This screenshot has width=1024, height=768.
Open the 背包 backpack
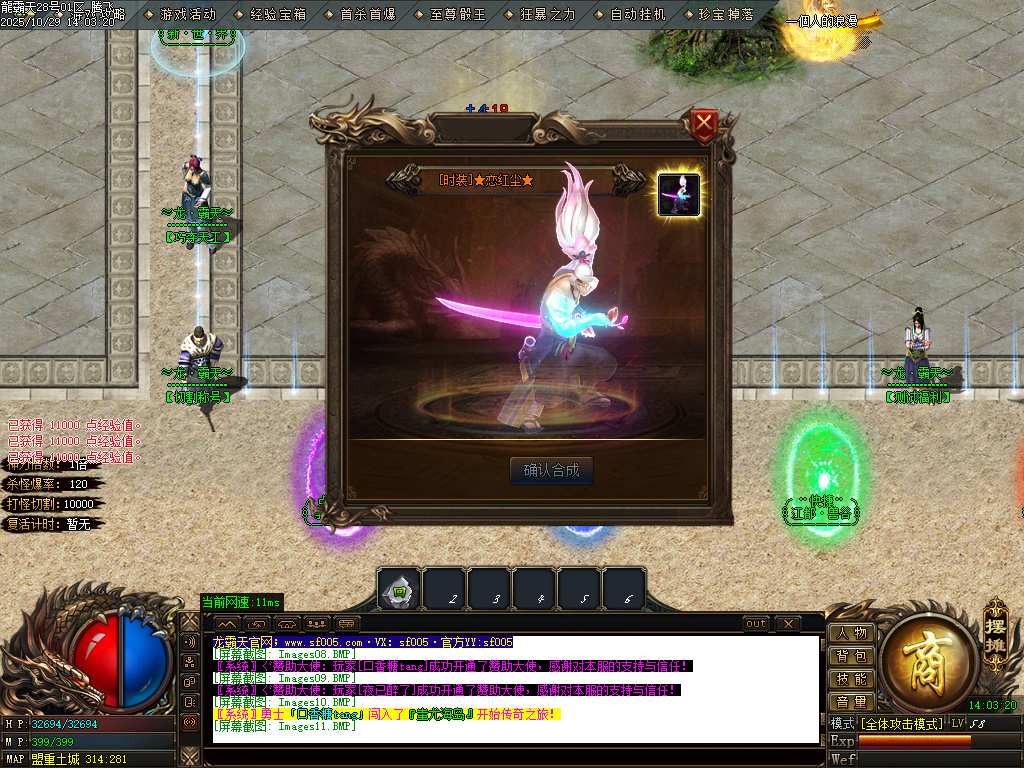pyautogui.click(x=851, y=657)
